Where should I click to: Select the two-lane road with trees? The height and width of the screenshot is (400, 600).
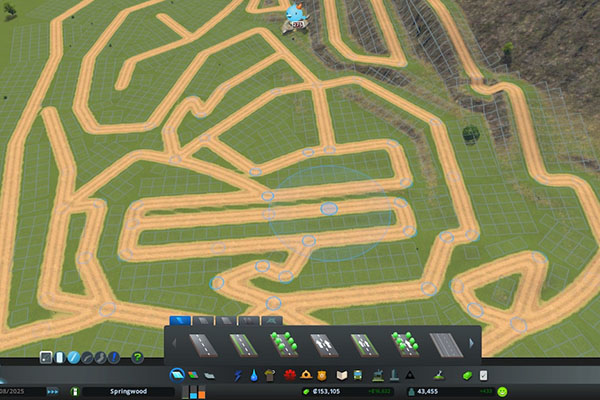coord(284,345)
